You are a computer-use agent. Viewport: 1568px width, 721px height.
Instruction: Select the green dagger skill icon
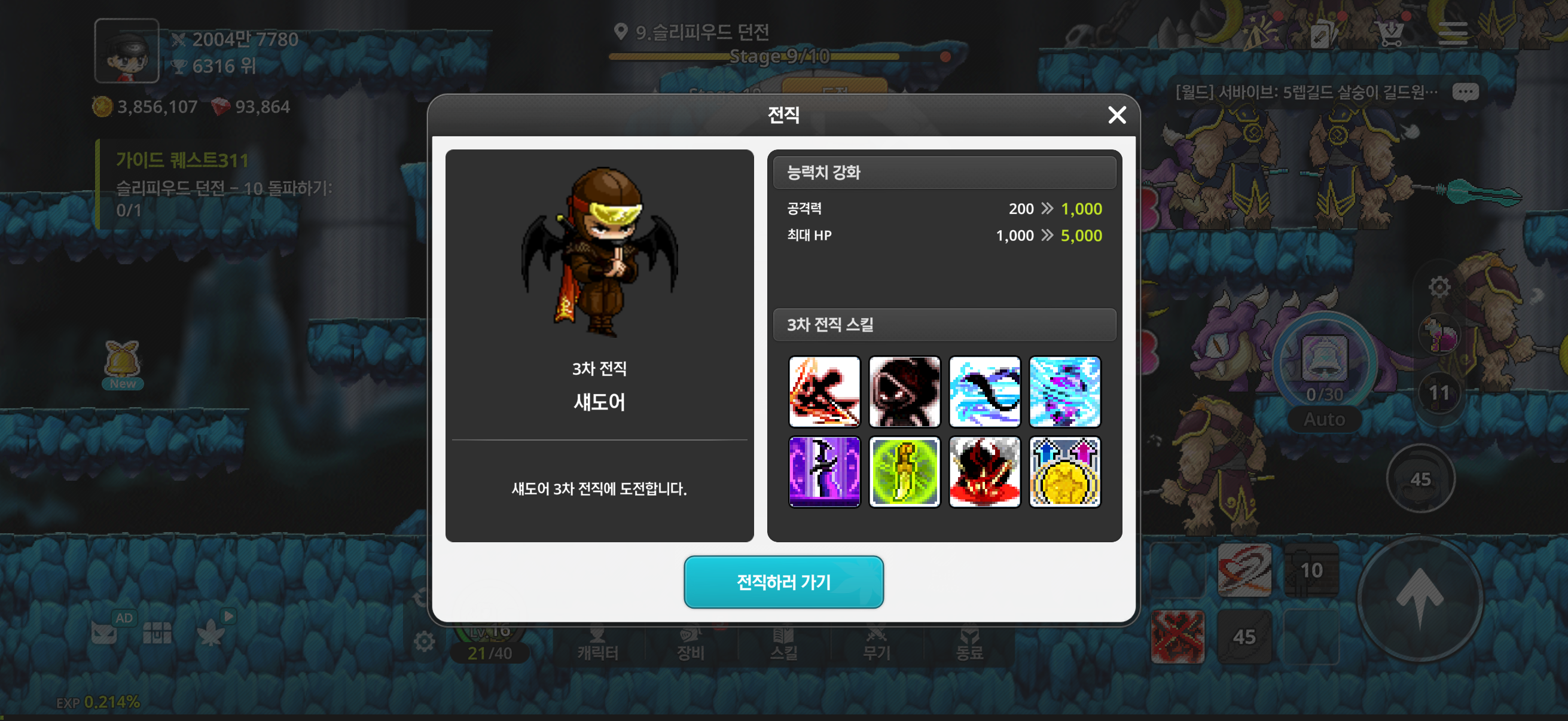tap(905, 473)
